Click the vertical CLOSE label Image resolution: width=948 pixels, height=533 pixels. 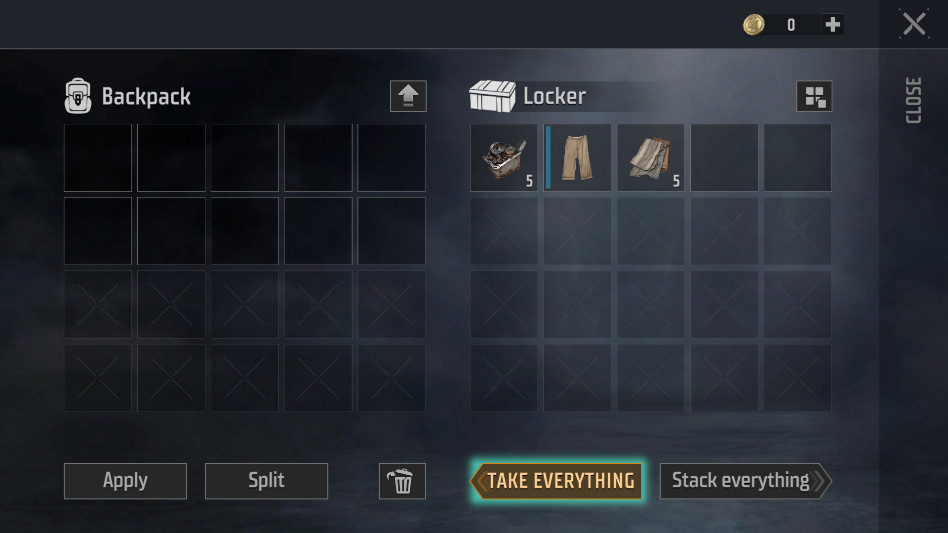913,100
